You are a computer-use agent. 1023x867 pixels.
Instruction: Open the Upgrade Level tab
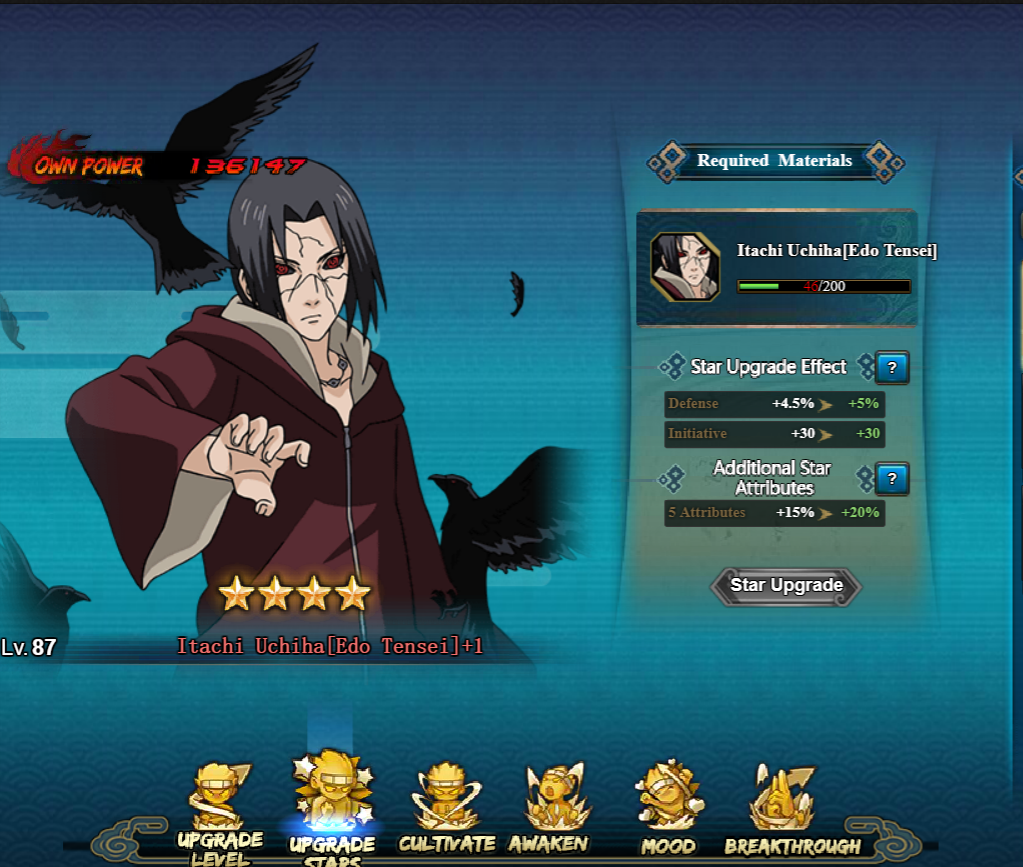pyautogui.click(x=220, y=810)
